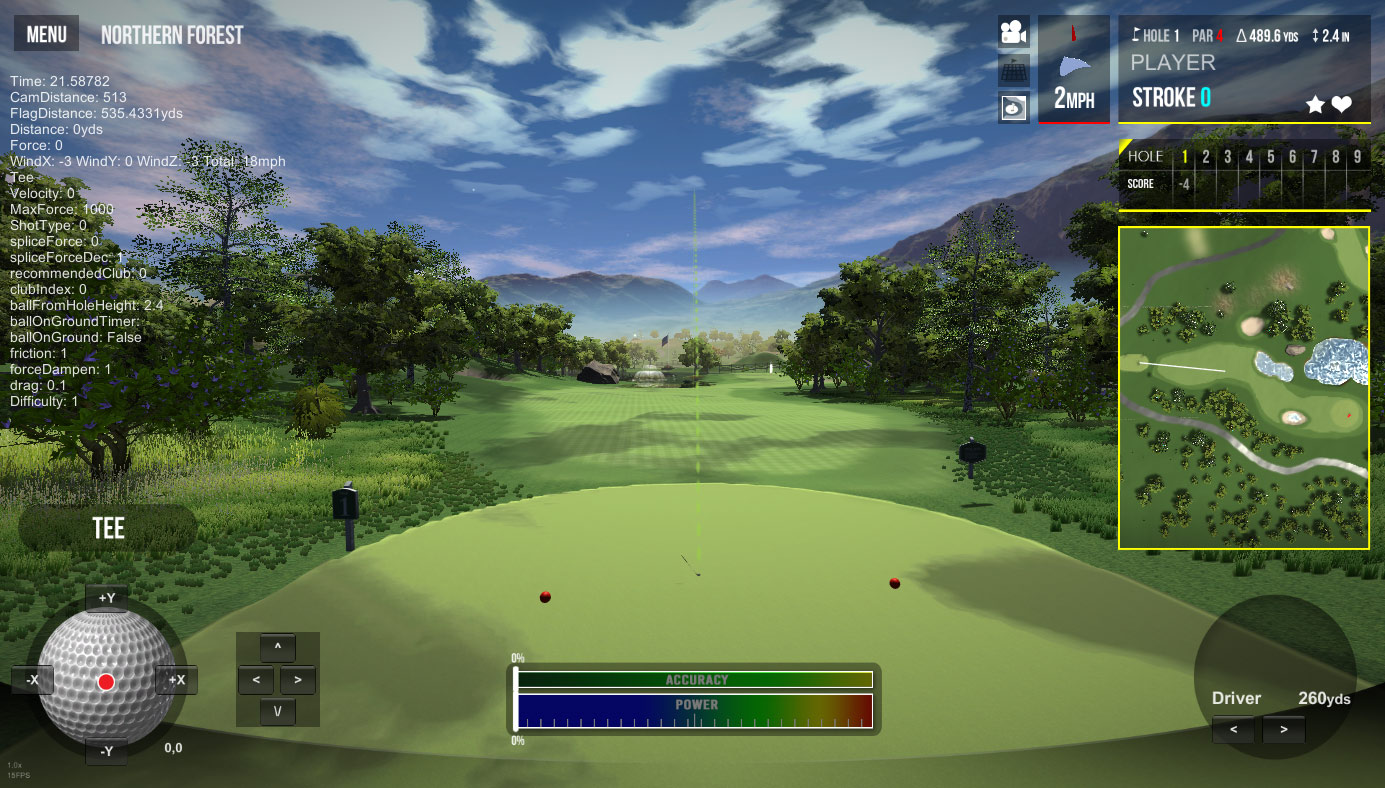Increase ball spin with +Y button
This screenshot has height=788, width=1385.
106,599
